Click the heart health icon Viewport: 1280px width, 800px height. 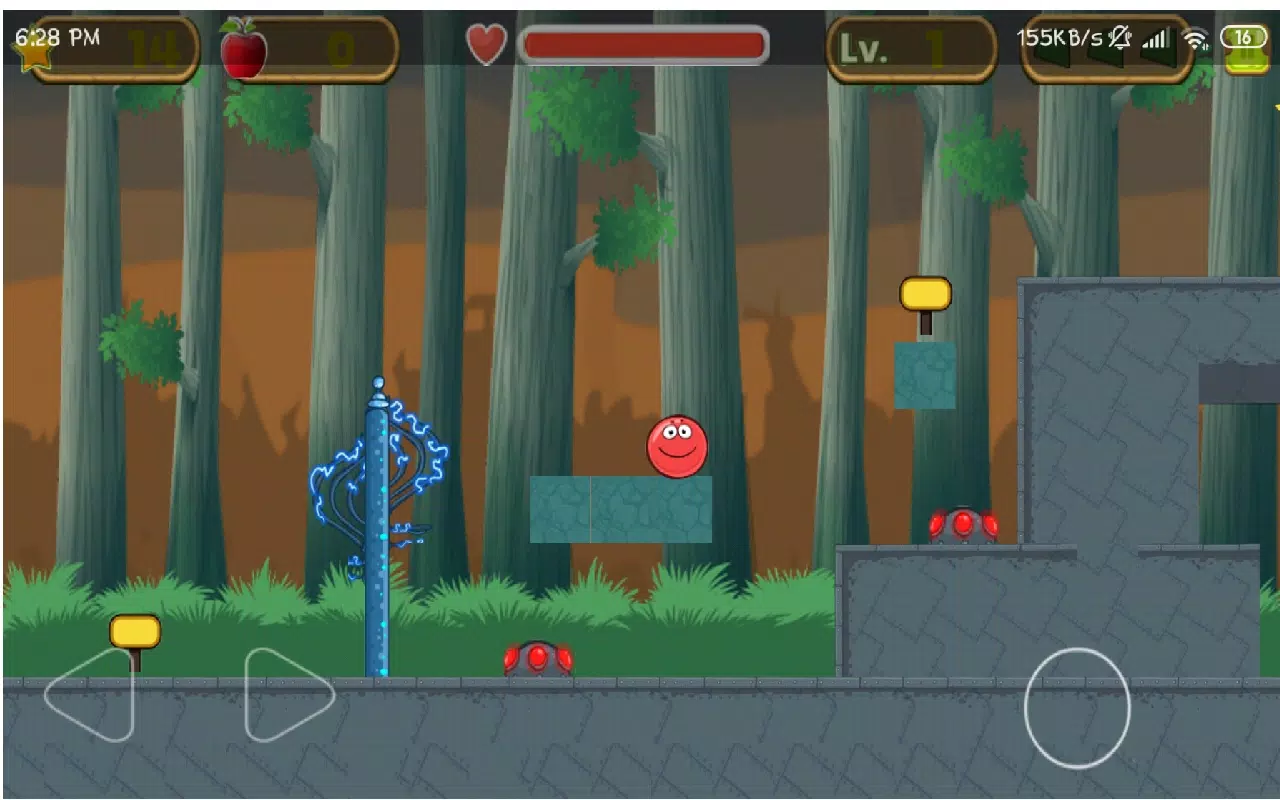click(x=487, y=43)
